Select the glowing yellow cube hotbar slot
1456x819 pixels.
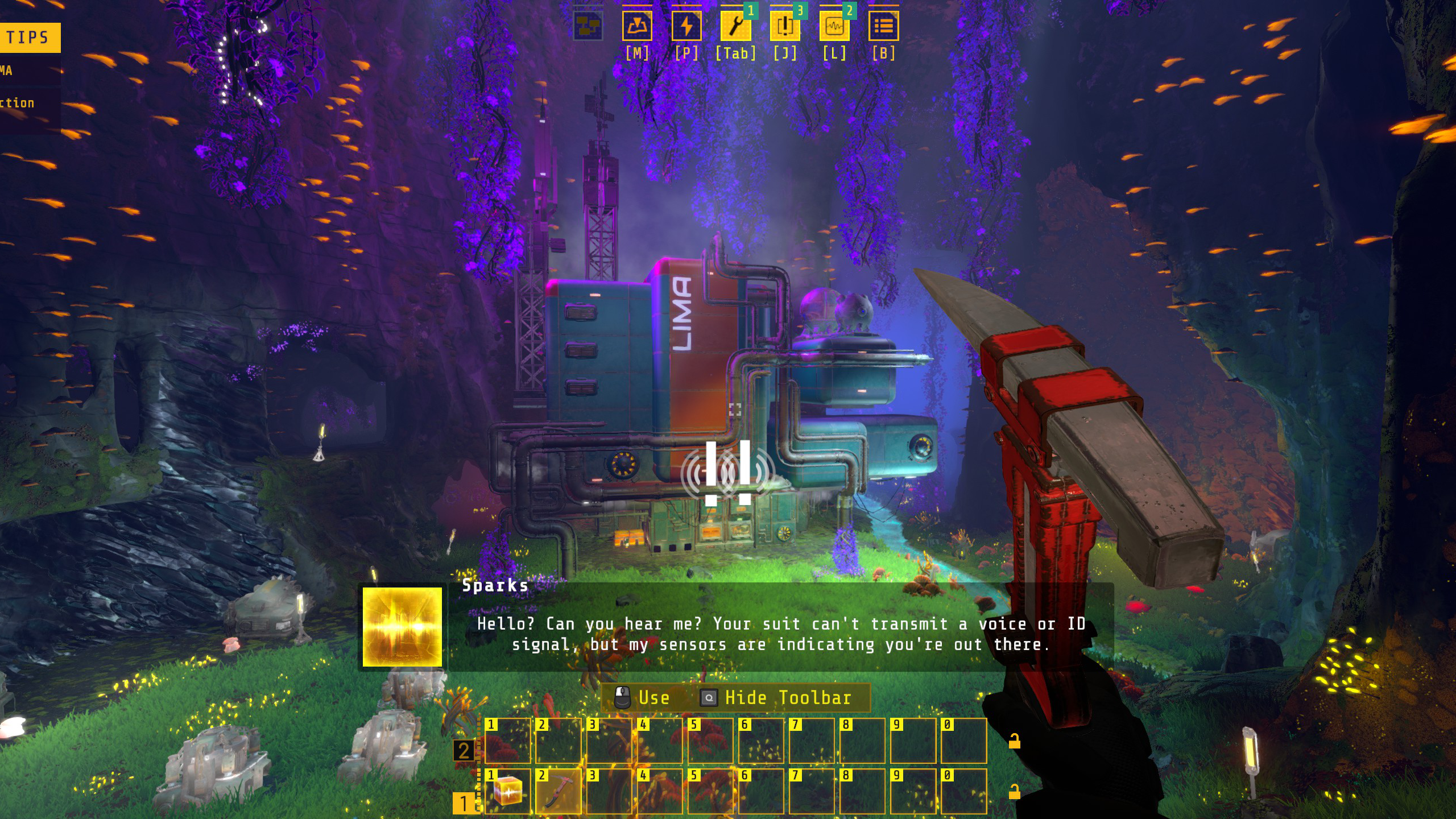pyautogui.click(x=507, y=791)
